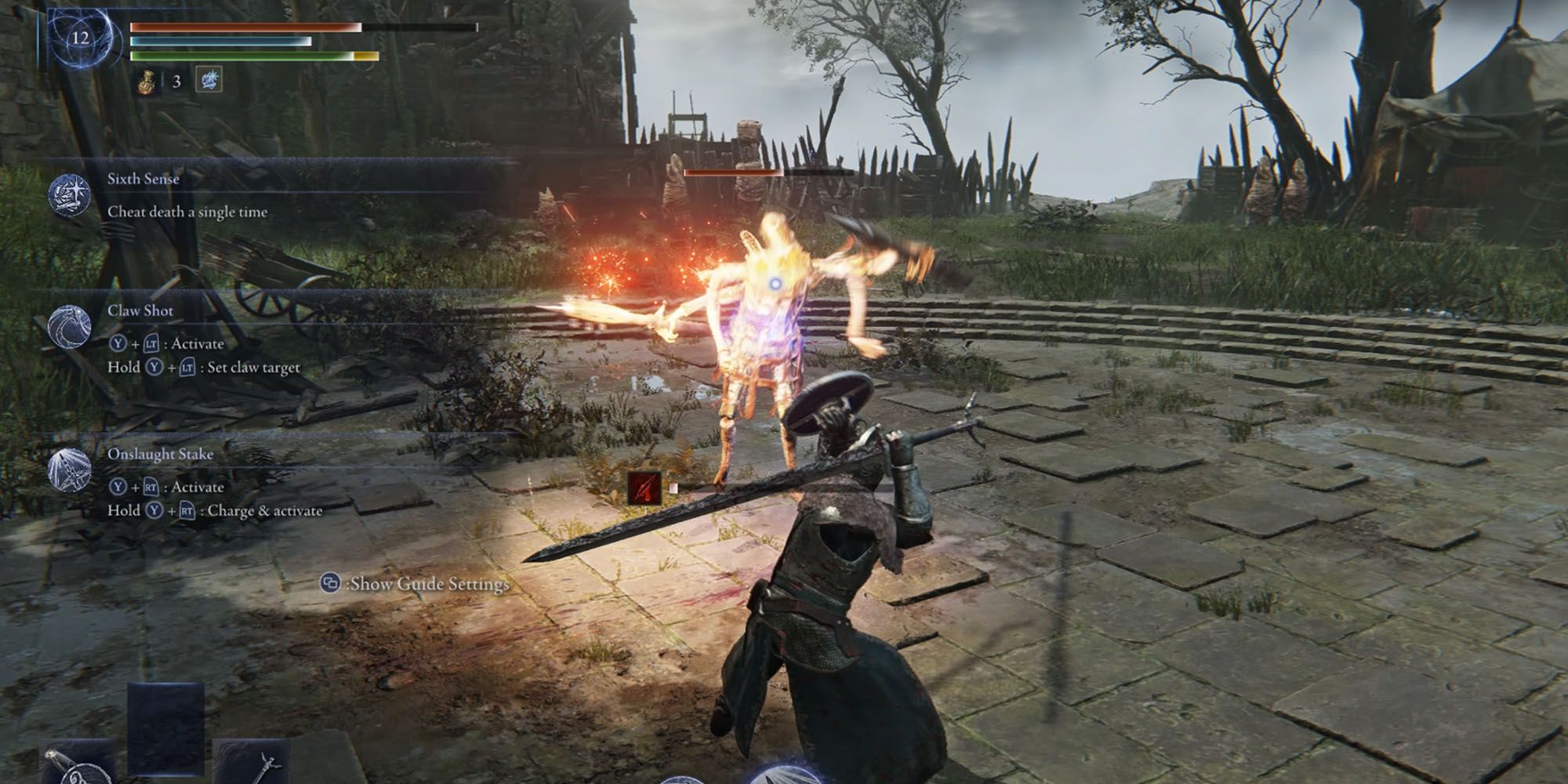Toggle the Claw Shot activation hint
Image resolution: width=1568 pixels, height=784 pixels.
167,343
